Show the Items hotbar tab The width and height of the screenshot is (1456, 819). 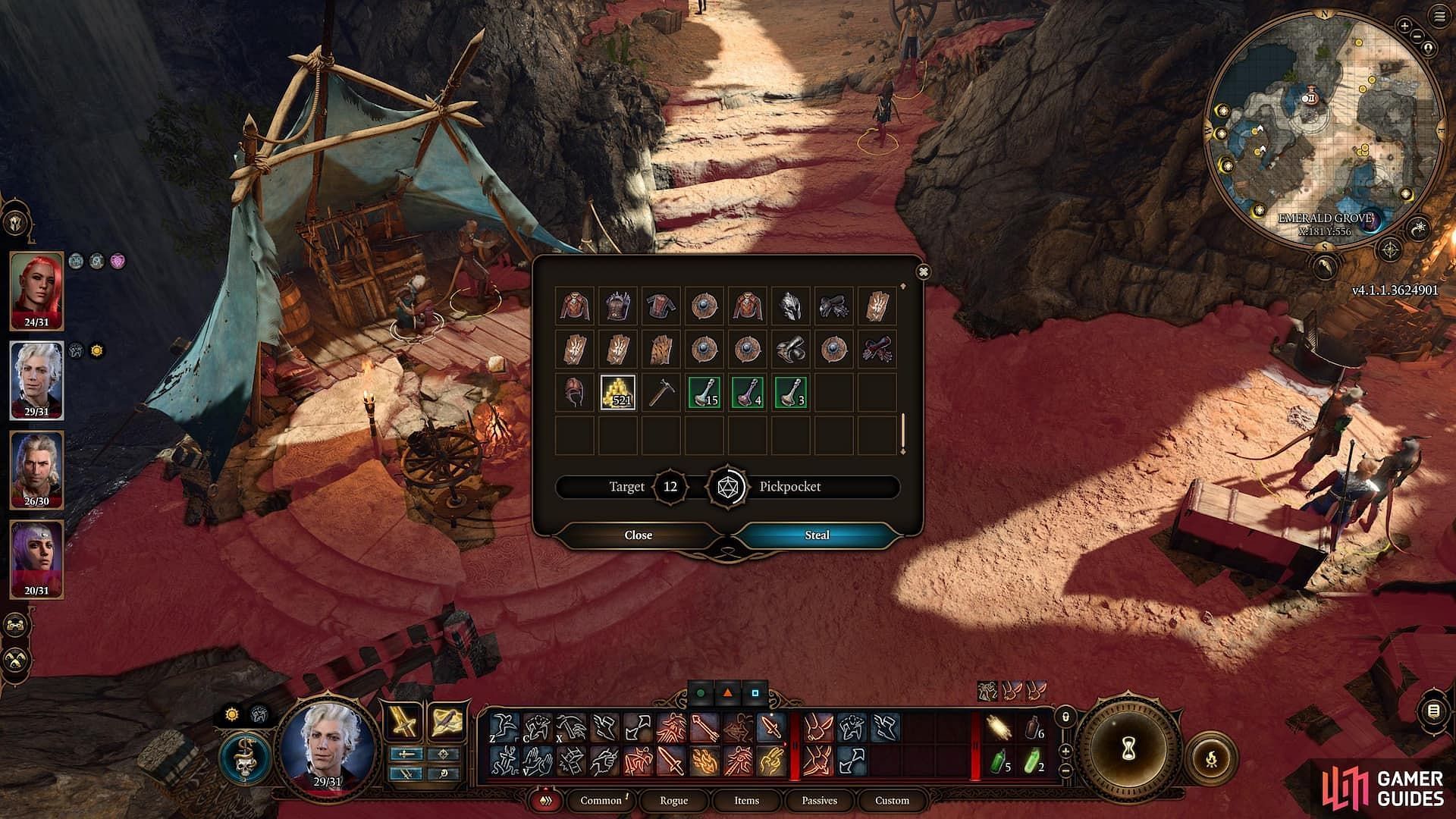(x=746, y=800)
